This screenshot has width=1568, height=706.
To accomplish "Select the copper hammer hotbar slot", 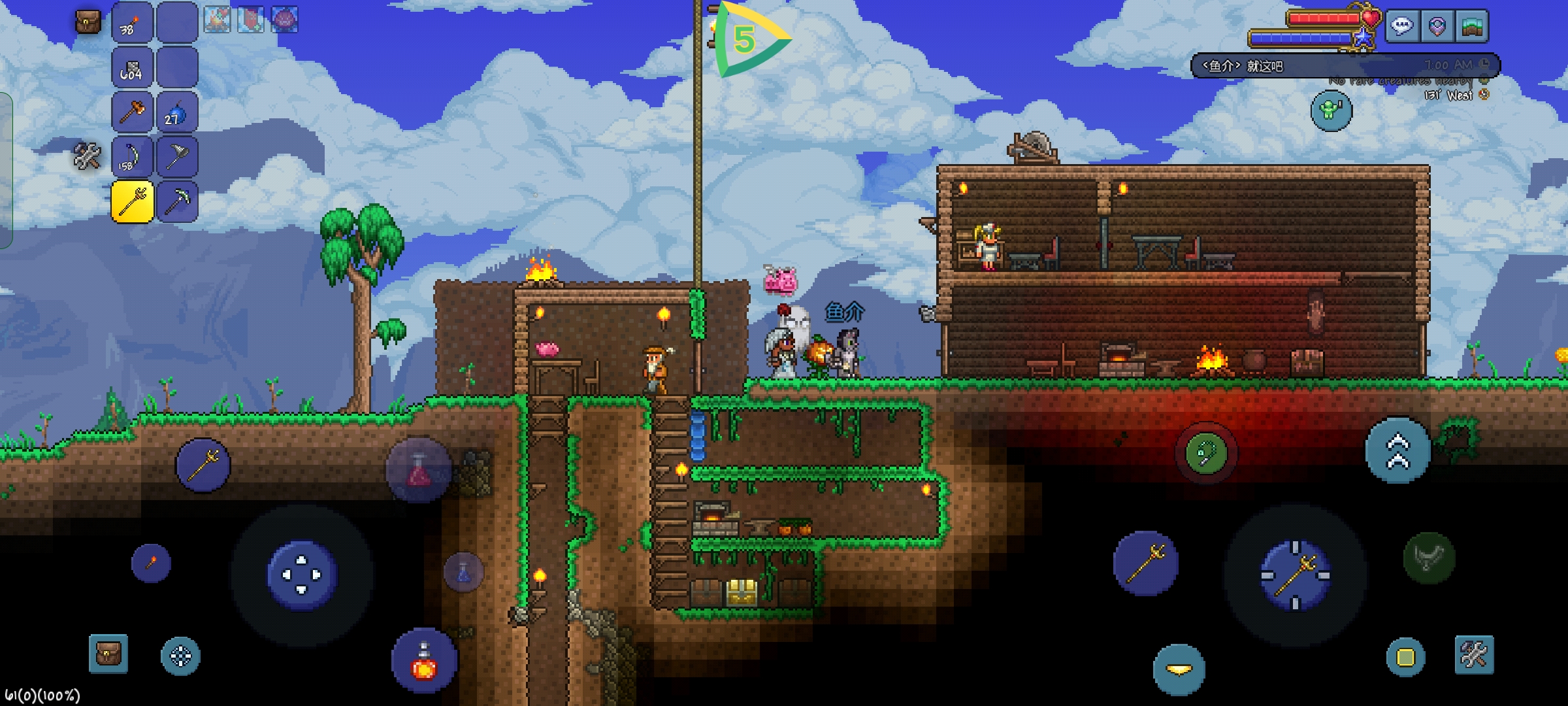I will pos(133,112).
